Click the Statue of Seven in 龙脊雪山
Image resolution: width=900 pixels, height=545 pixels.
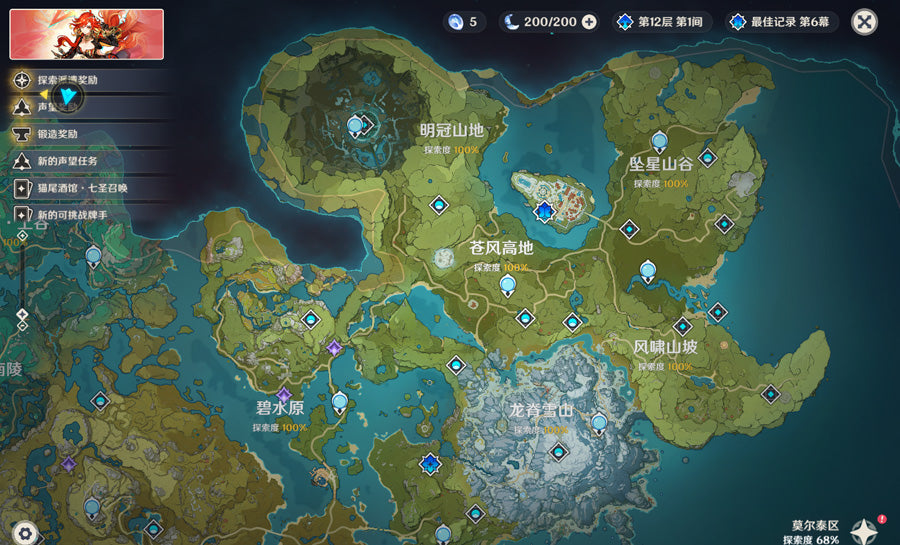point(599,423)
